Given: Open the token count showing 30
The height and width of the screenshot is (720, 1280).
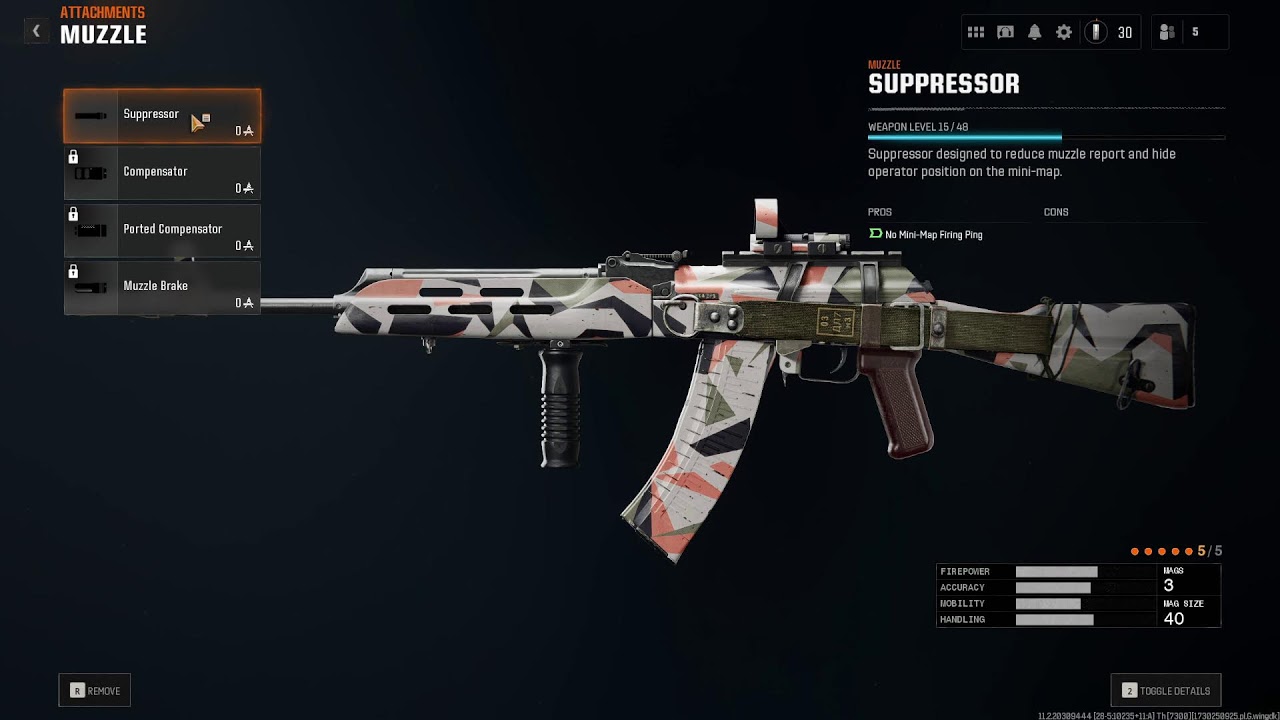Looking at the screenshot, I should tap(1110, 32).
